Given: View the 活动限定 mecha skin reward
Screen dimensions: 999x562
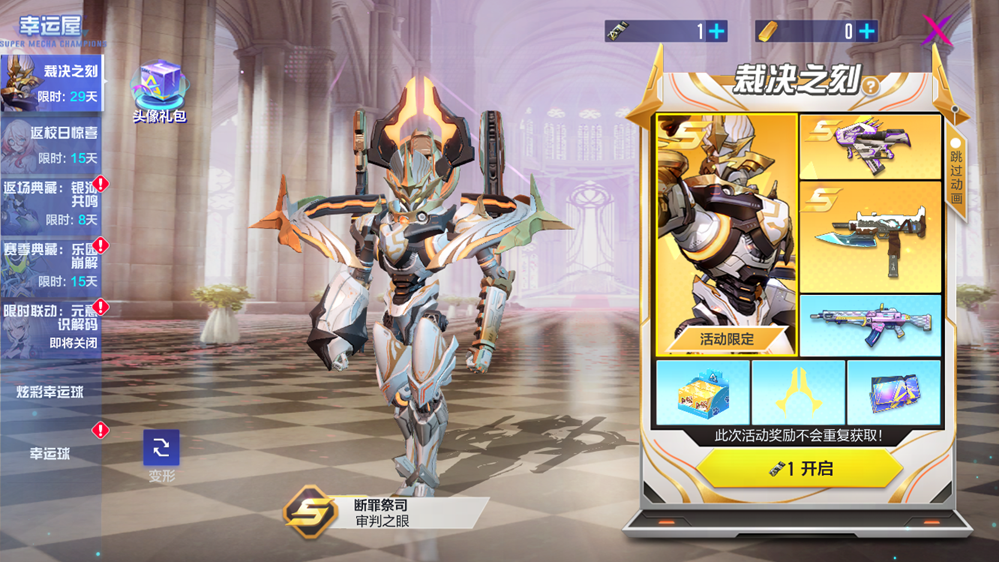Looking at the screenshot, I should pyautogui.click(x=726, y=235).
